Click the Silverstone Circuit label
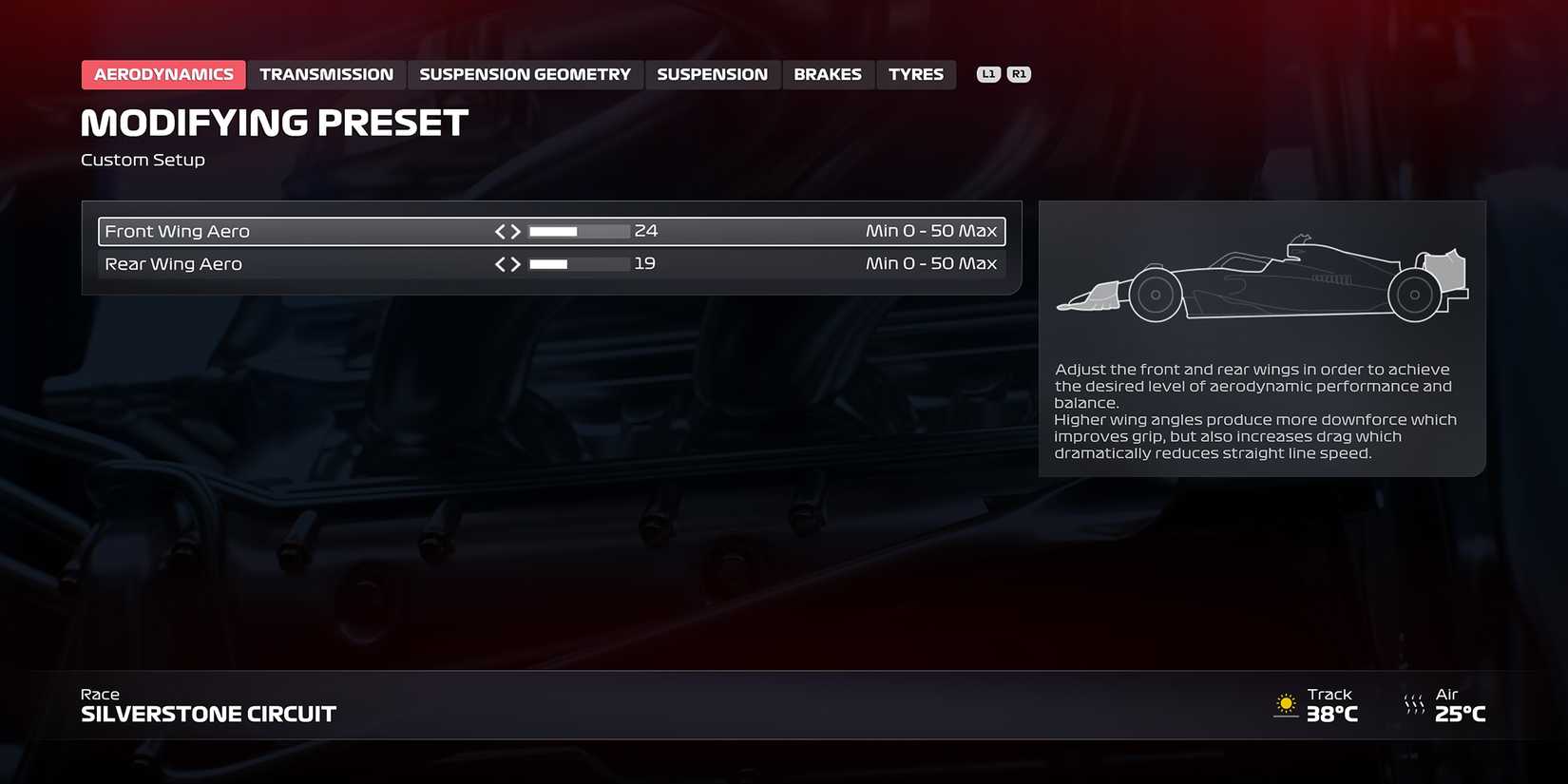The width and height of the screenshot is (1568, 784). 208,714
